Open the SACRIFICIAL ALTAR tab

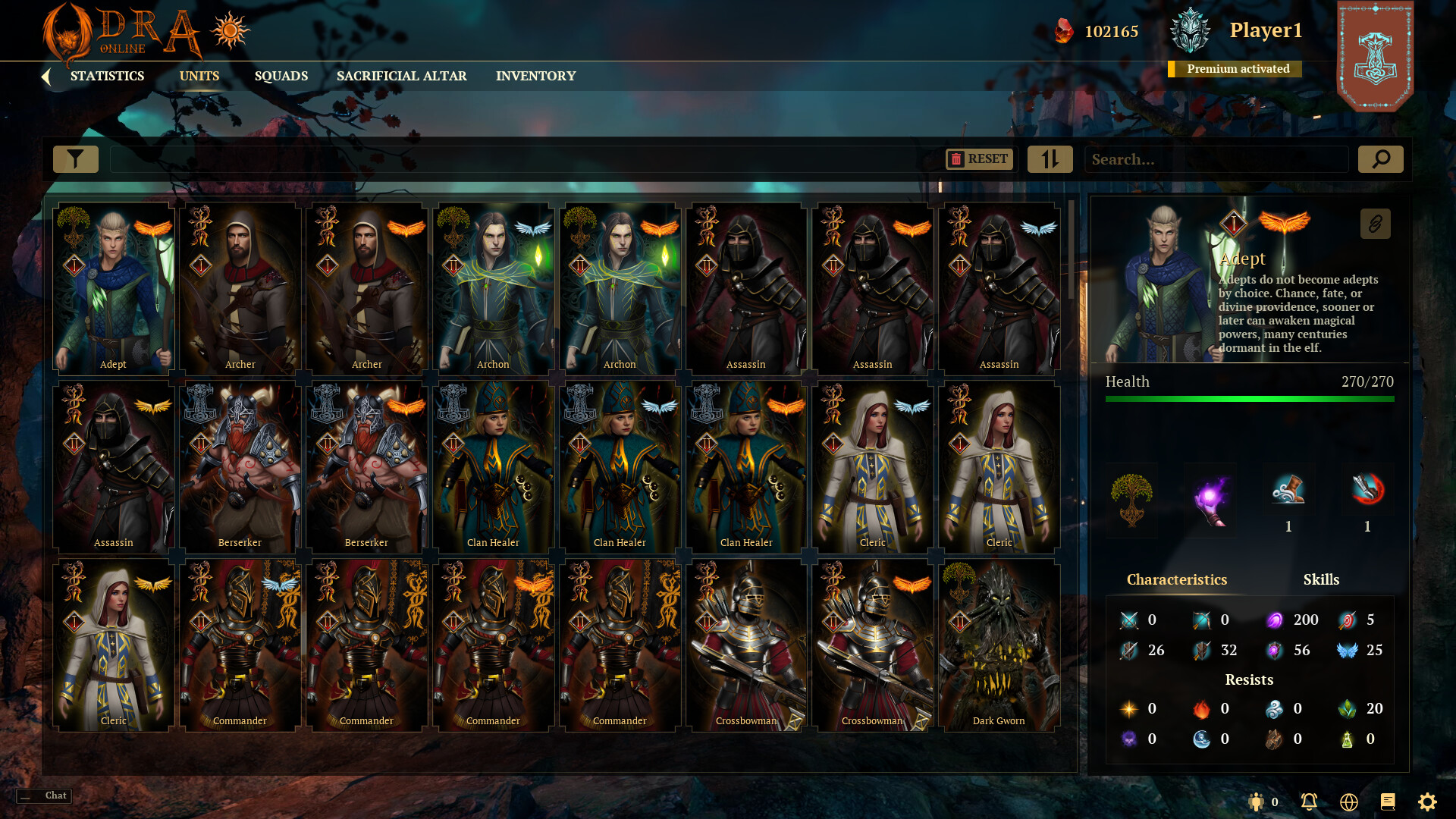[401, 76]
